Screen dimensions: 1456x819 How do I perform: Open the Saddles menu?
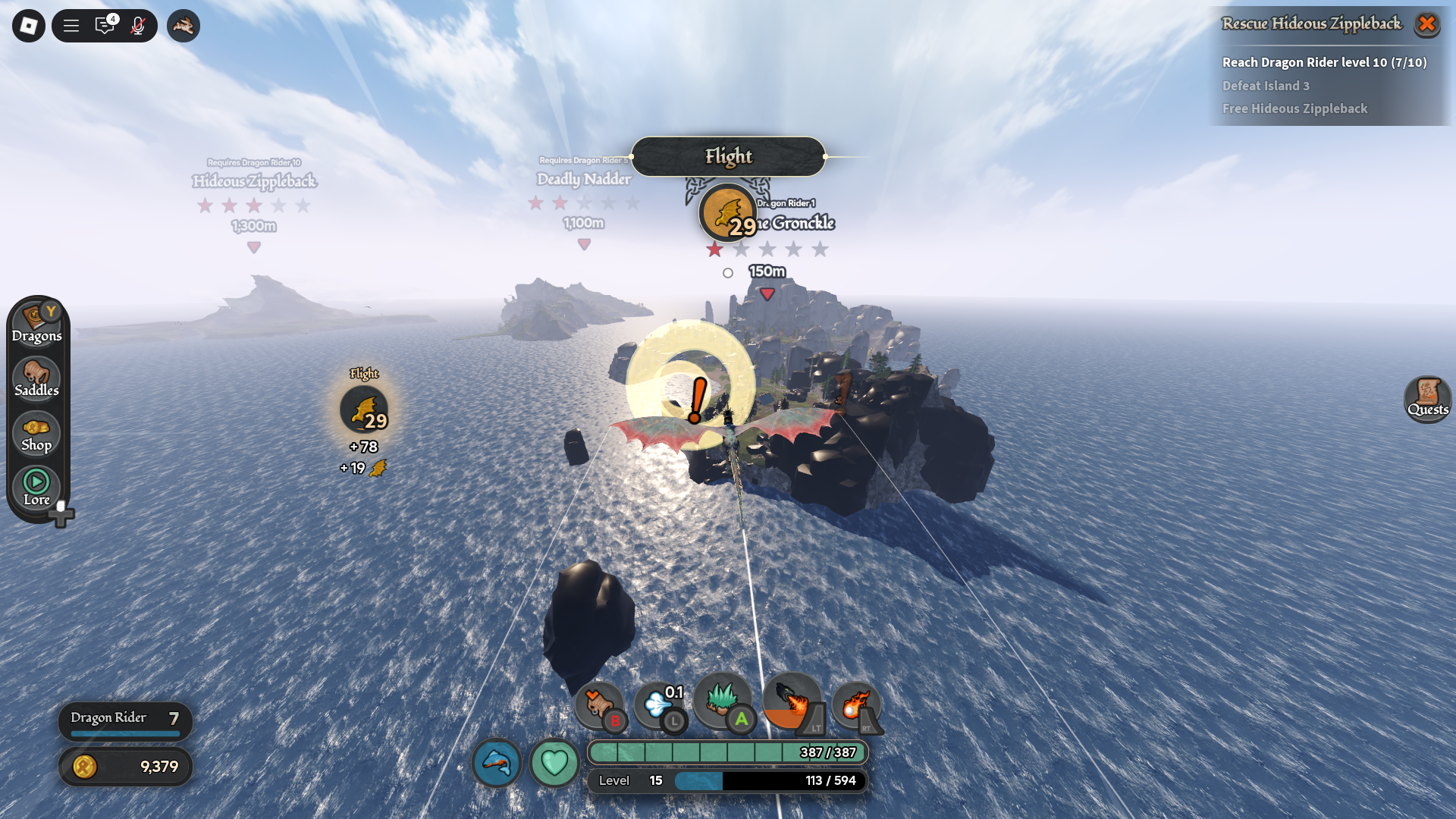pos(36,379)
